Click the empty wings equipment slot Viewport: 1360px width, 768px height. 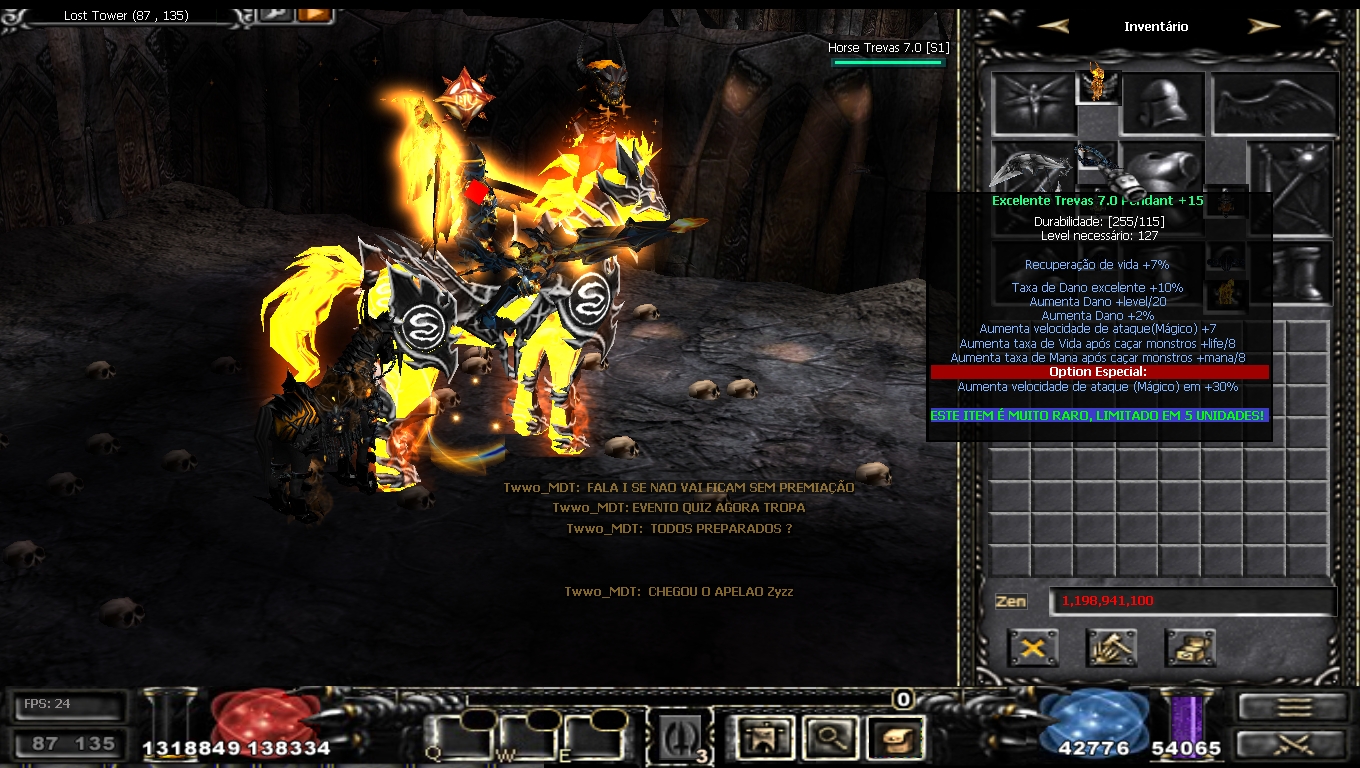click(1275, 103)
